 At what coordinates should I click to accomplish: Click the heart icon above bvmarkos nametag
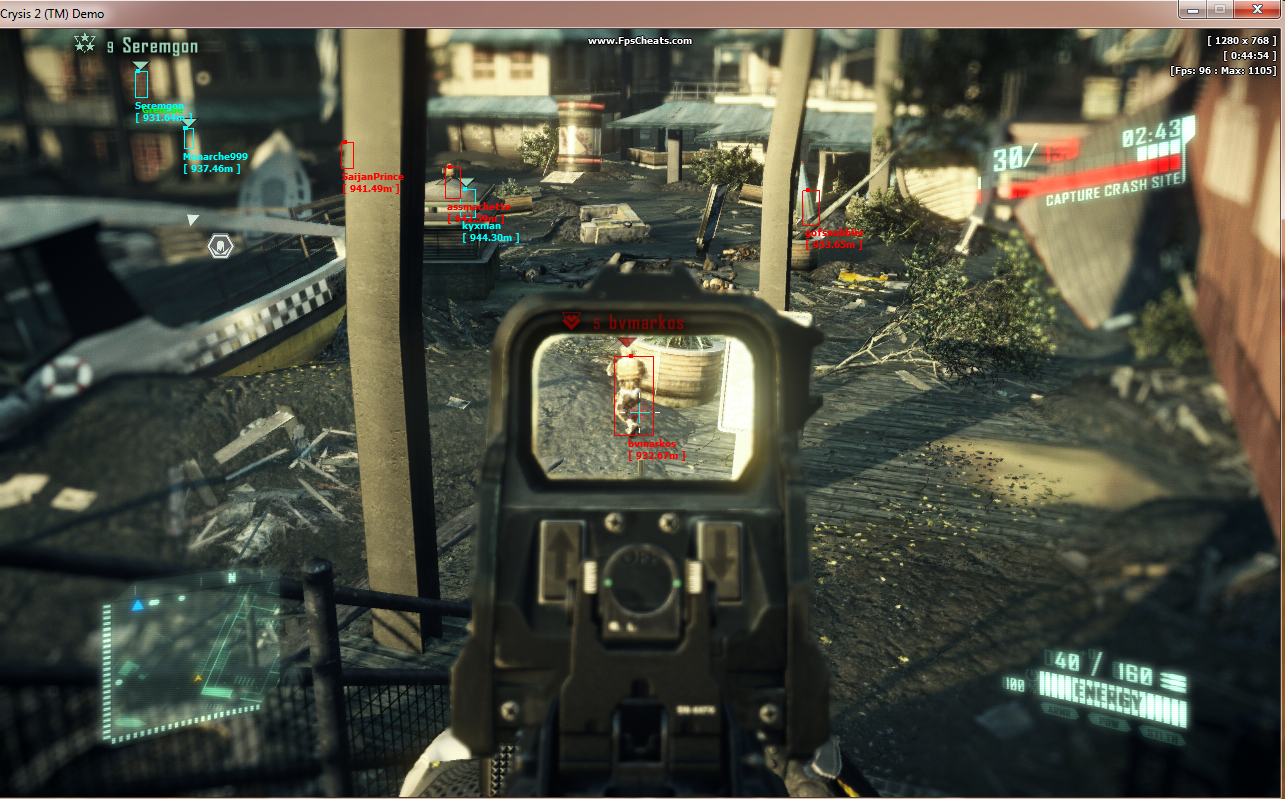(571, 322)
